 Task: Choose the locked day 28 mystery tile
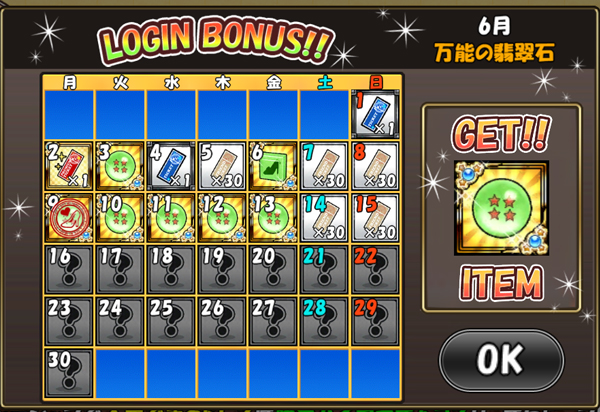[x=324, y=320]
